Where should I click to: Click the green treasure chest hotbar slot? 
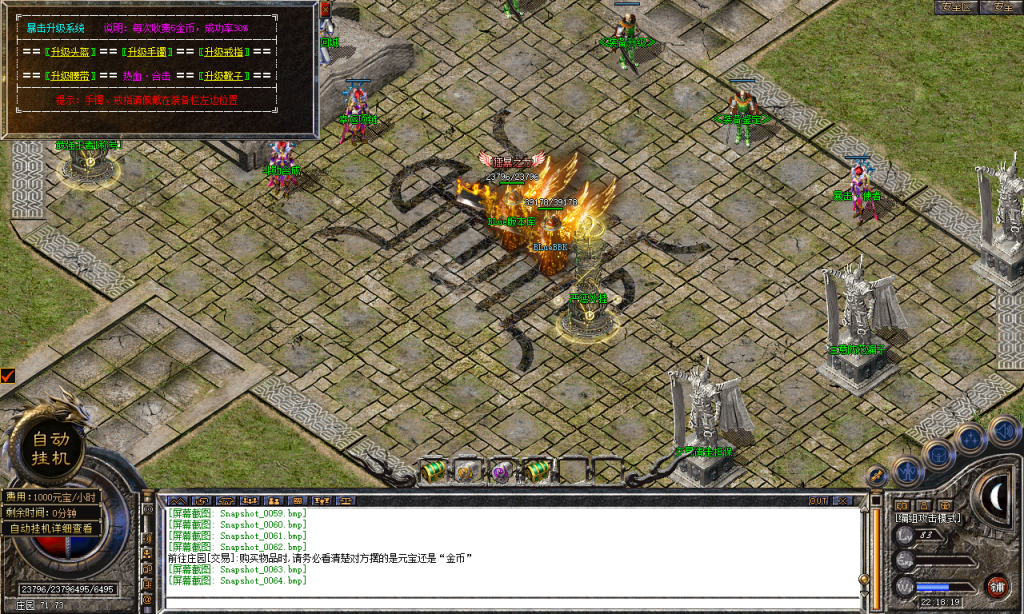point(433,469)
